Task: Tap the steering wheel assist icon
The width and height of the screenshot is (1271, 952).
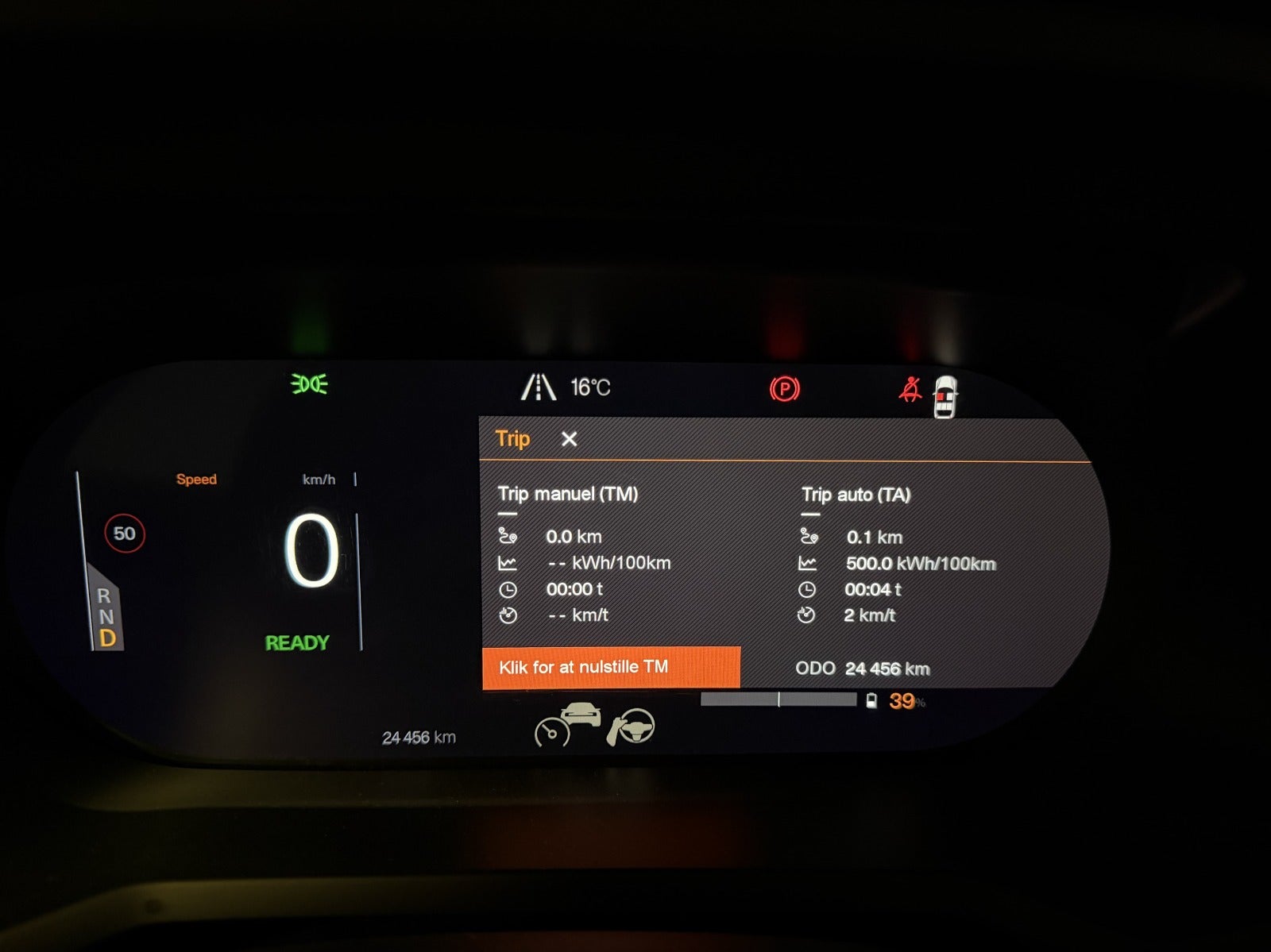Action: tap(632, 727)
